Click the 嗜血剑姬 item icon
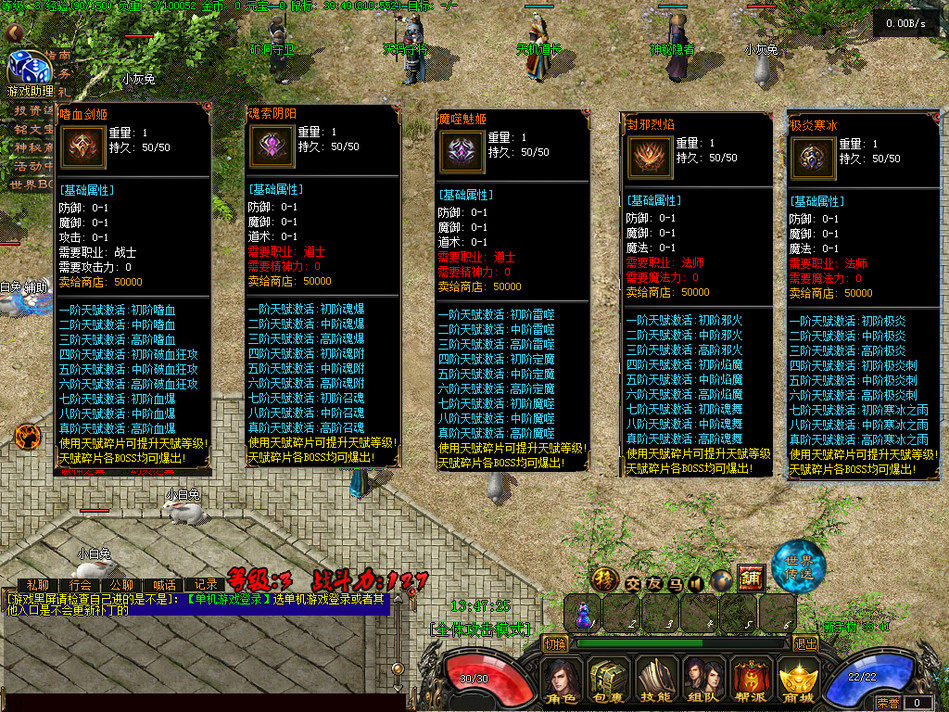The image size is (949, 712). (x=79, y=147)
